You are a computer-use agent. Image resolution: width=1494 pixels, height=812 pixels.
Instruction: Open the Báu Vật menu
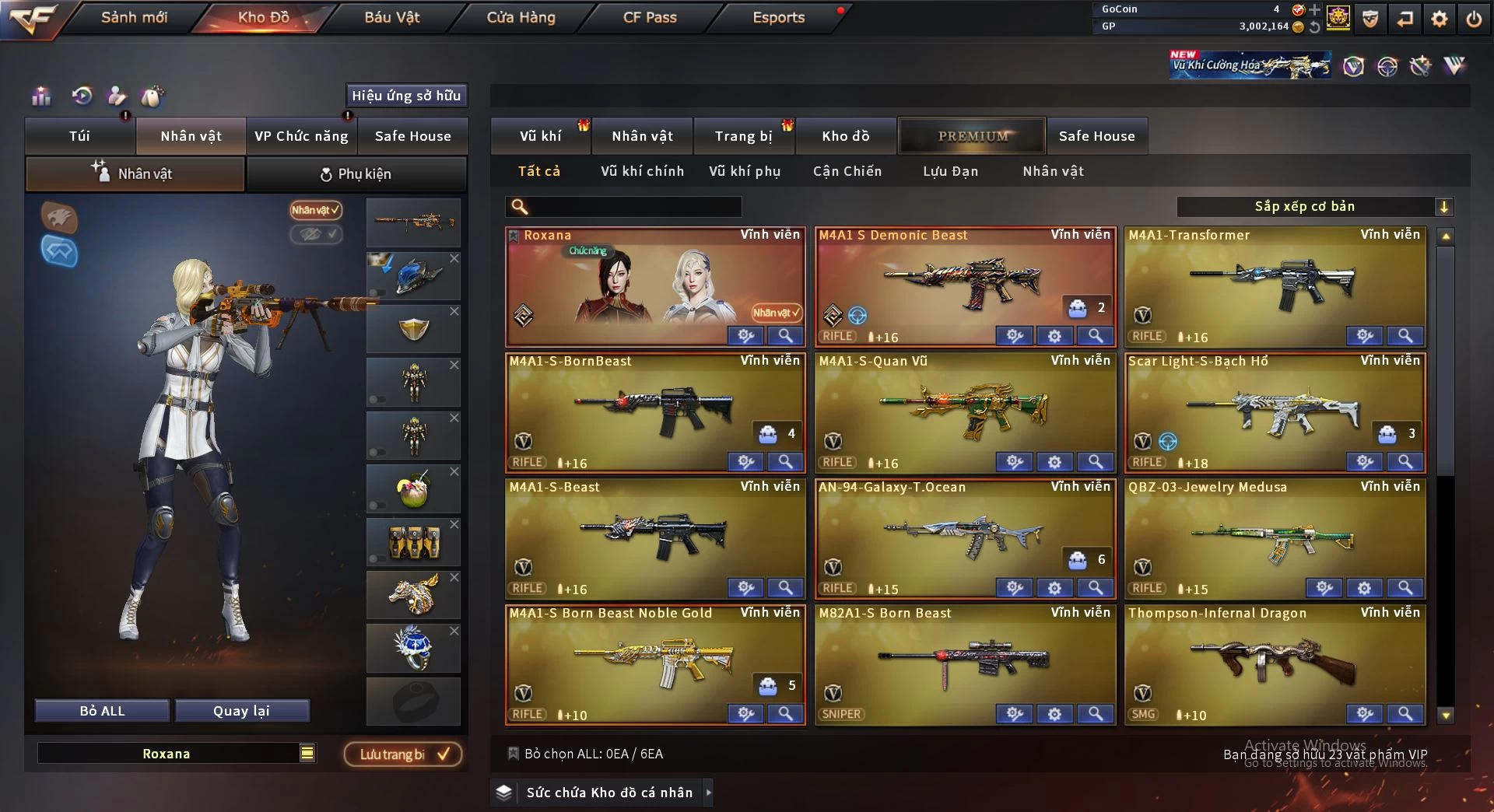[x=392, y=17]
